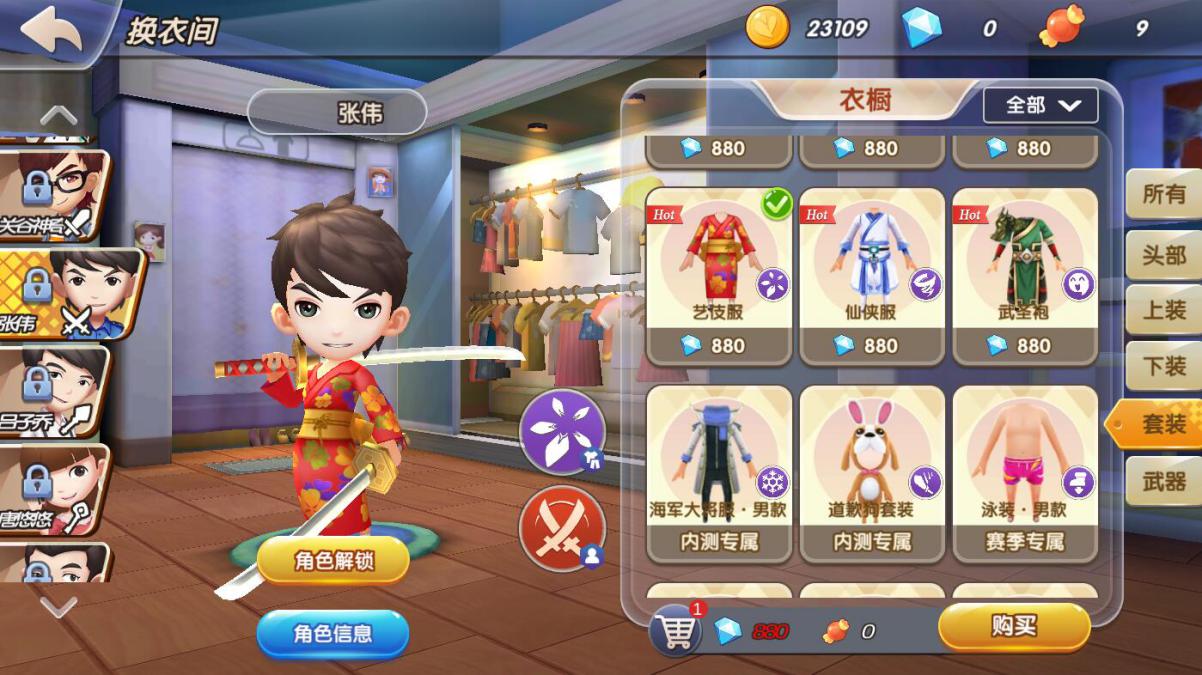Open 角色信息 character info

point(333,633)
